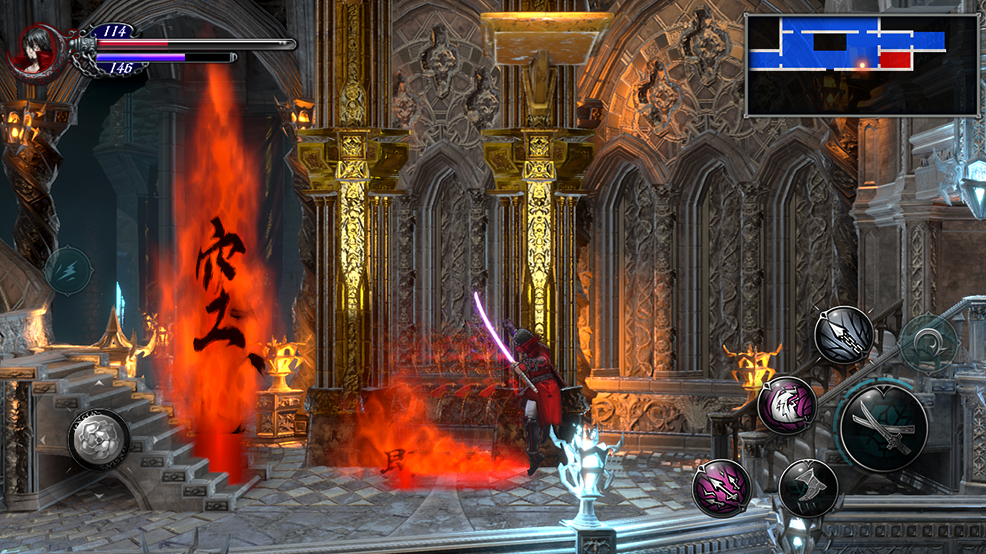Use the purple clawed beast shard
The width and height of the screenshot is (986, 554).
click(x=786, y=405)
